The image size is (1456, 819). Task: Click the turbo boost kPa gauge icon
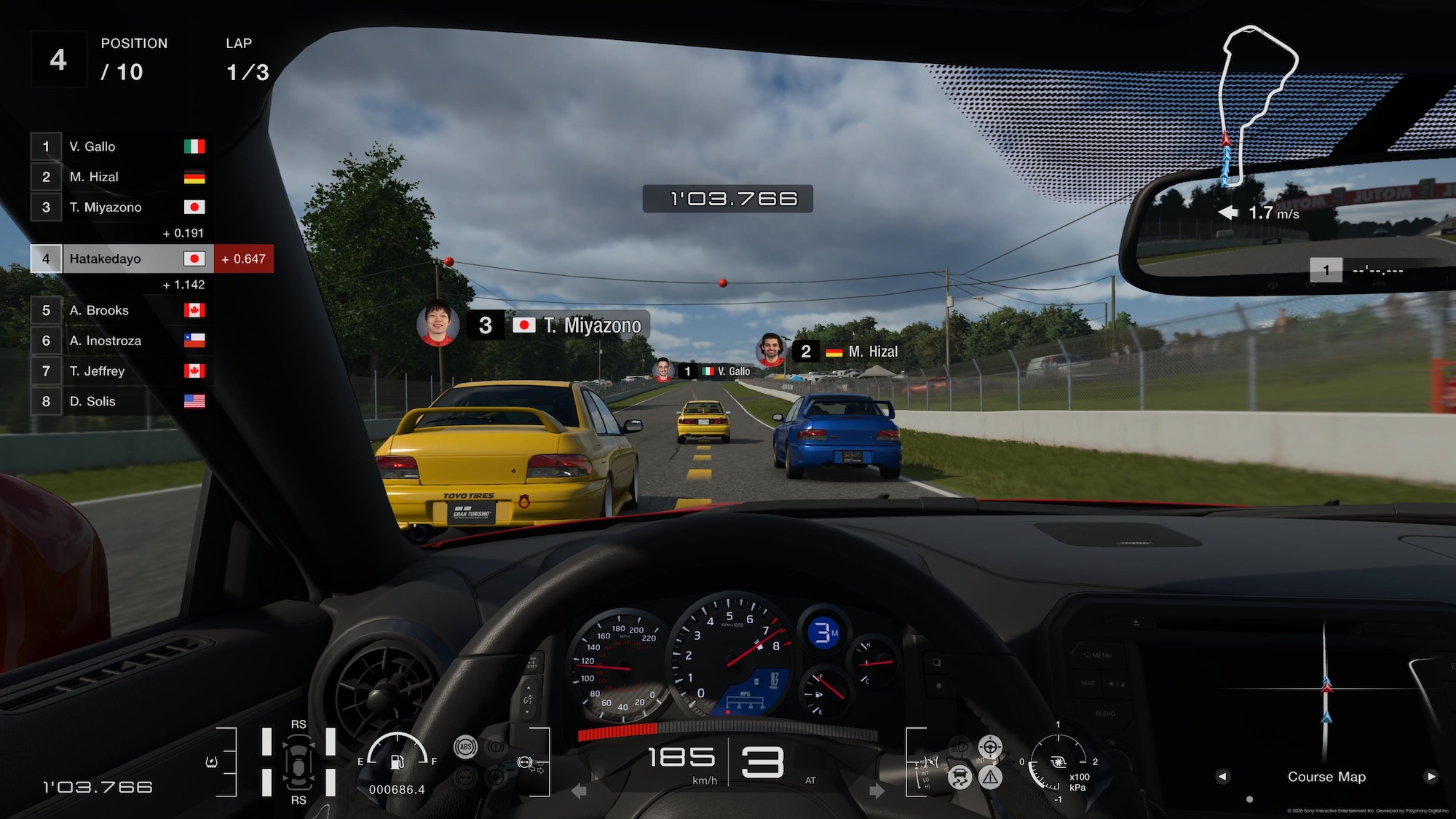tap(1059, 763)
